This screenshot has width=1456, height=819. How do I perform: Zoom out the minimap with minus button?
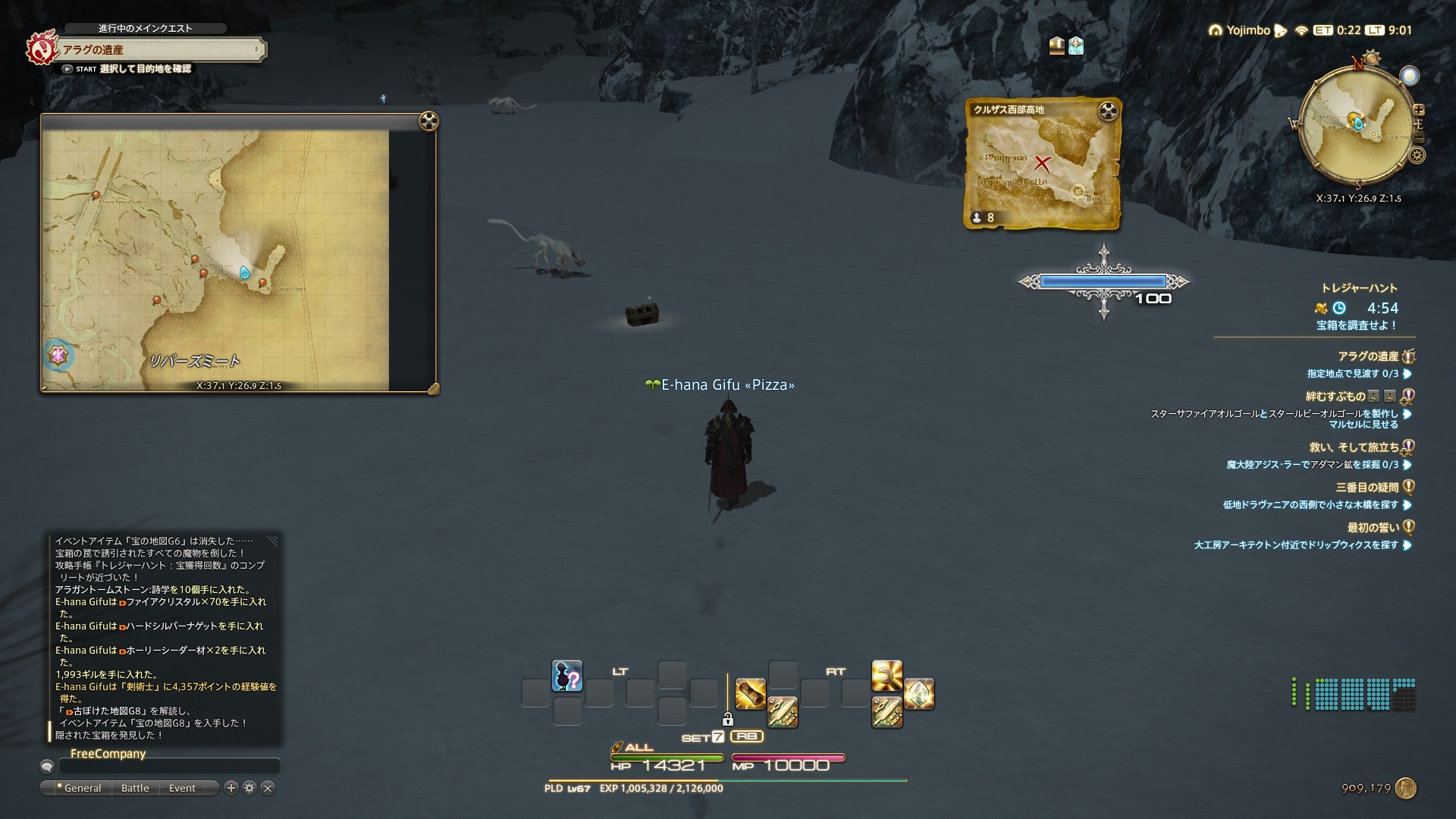1419,138
